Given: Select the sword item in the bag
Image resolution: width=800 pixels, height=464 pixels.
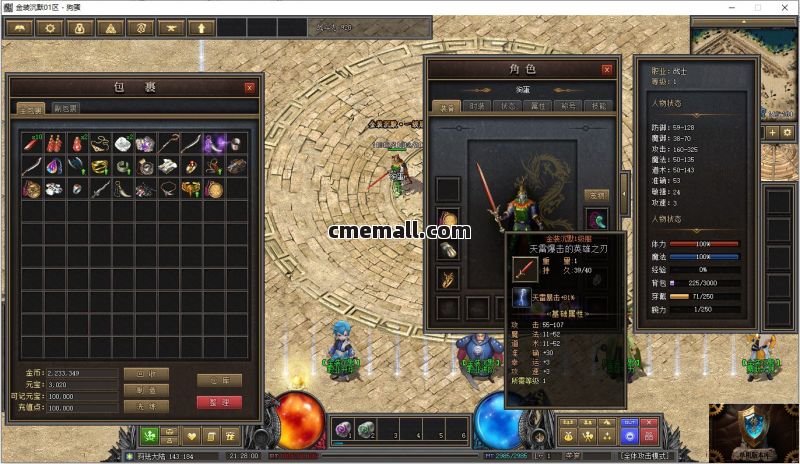Looking at the screenshot, I should 98,189.
